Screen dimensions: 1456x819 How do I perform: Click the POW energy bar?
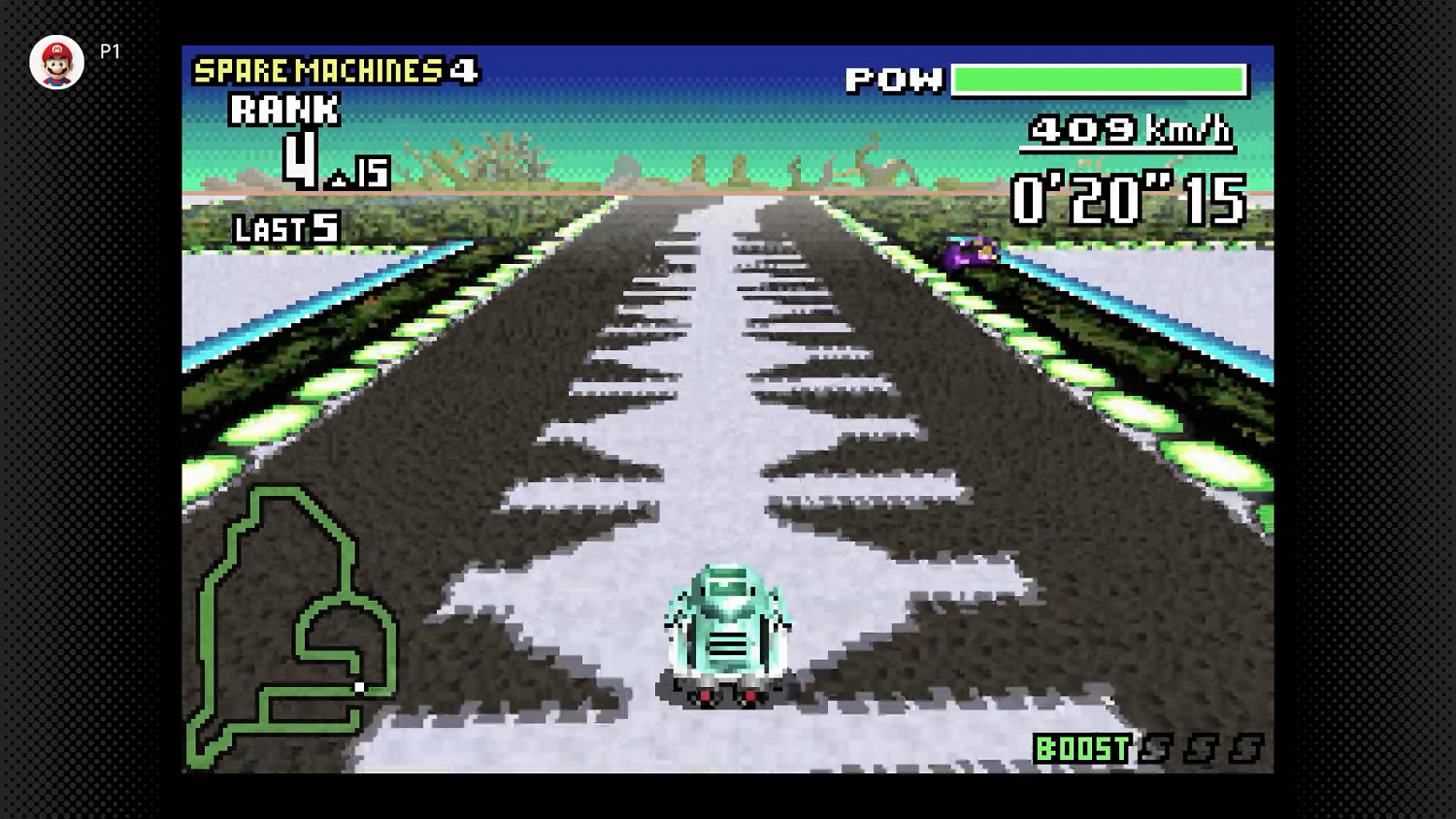1099,78
